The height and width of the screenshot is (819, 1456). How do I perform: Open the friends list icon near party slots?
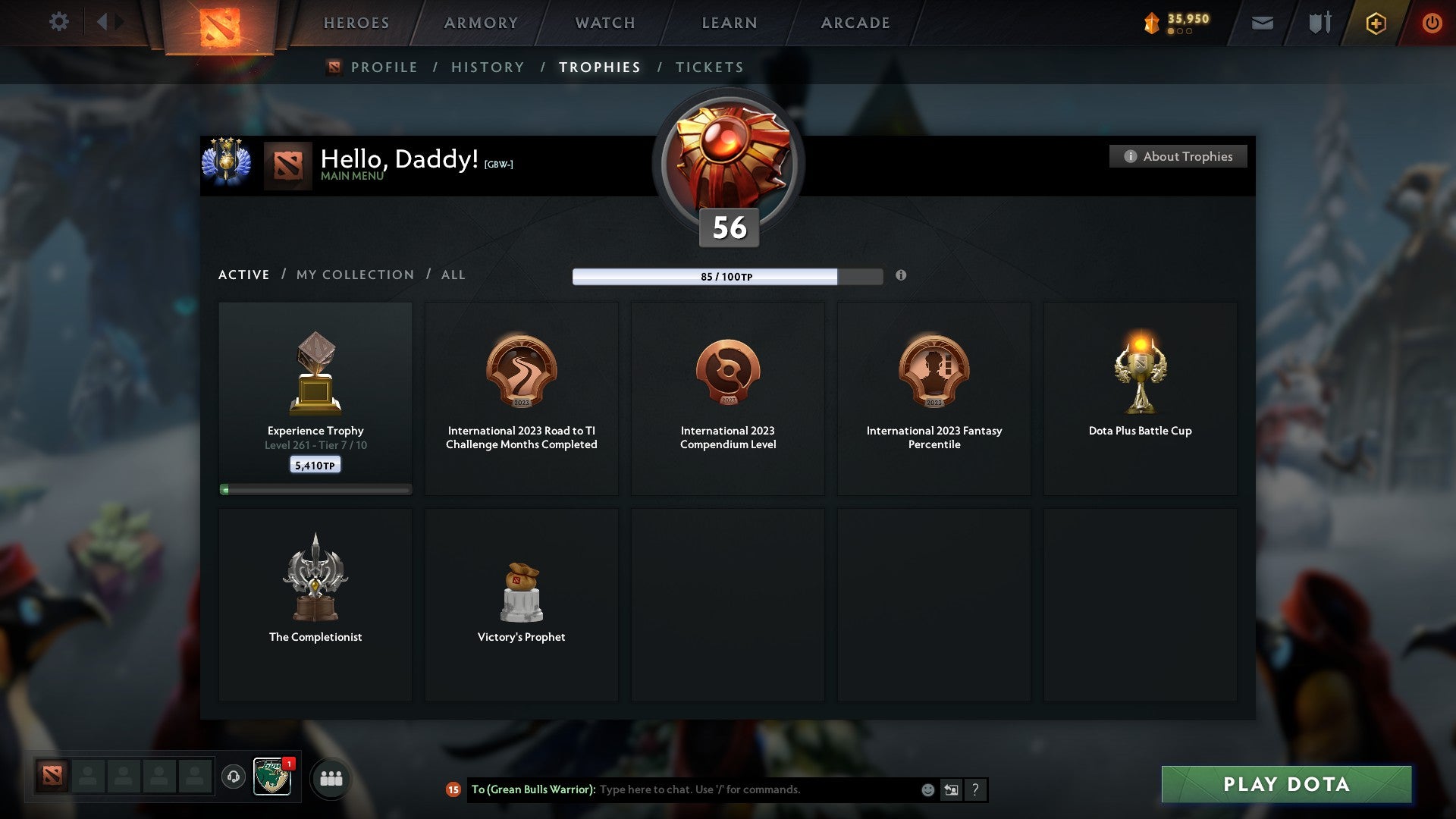(331, 777)
